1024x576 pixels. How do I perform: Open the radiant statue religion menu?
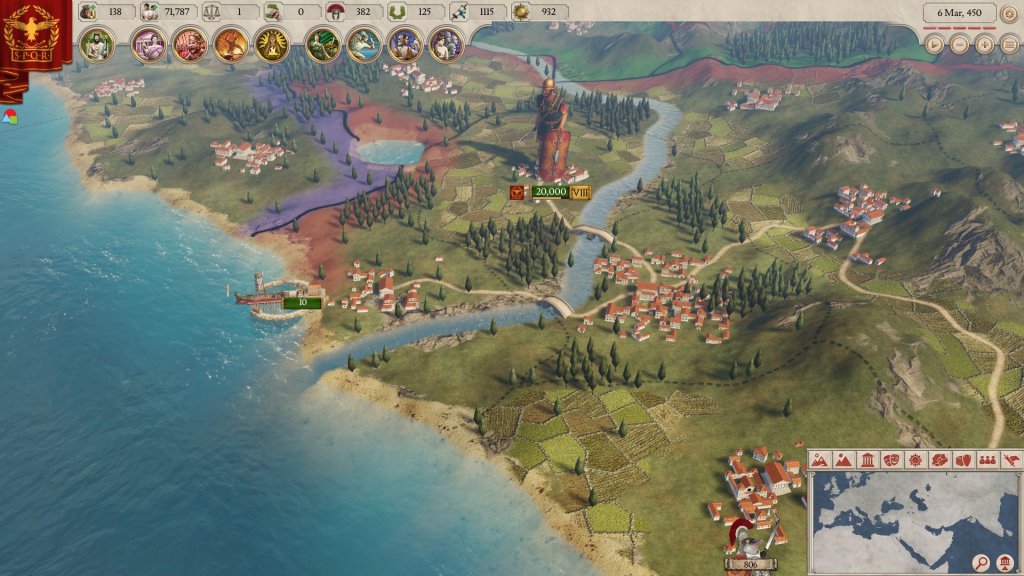pyautogui.click(x=271, y=45)
